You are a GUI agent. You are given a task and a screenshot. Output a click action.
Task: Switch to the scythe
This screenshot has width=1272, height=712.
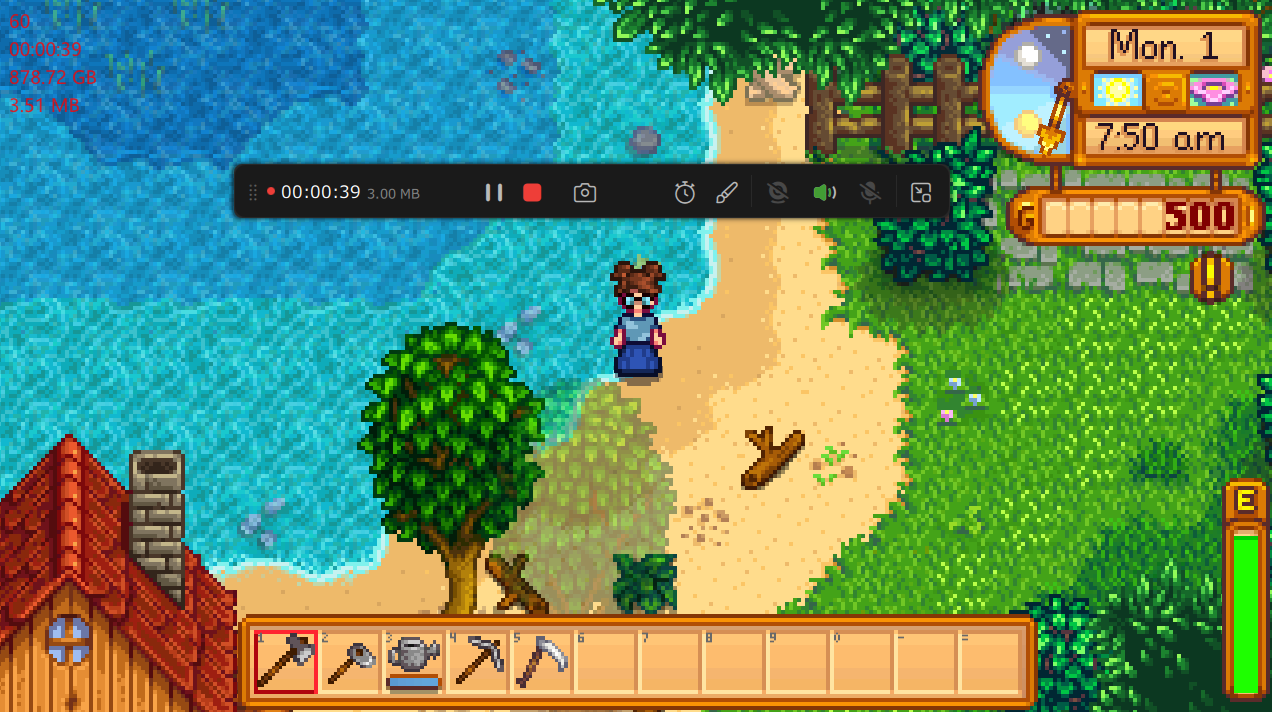[x=541, y=662]
